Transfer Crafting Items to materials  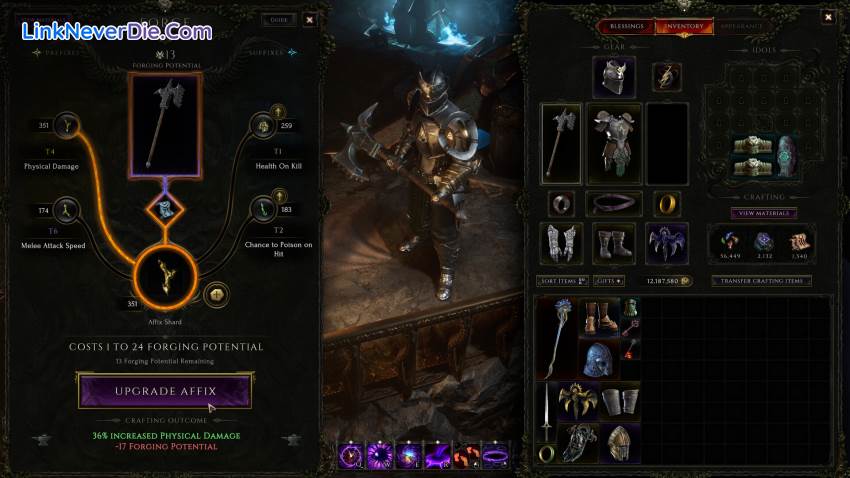click(761, 281)
